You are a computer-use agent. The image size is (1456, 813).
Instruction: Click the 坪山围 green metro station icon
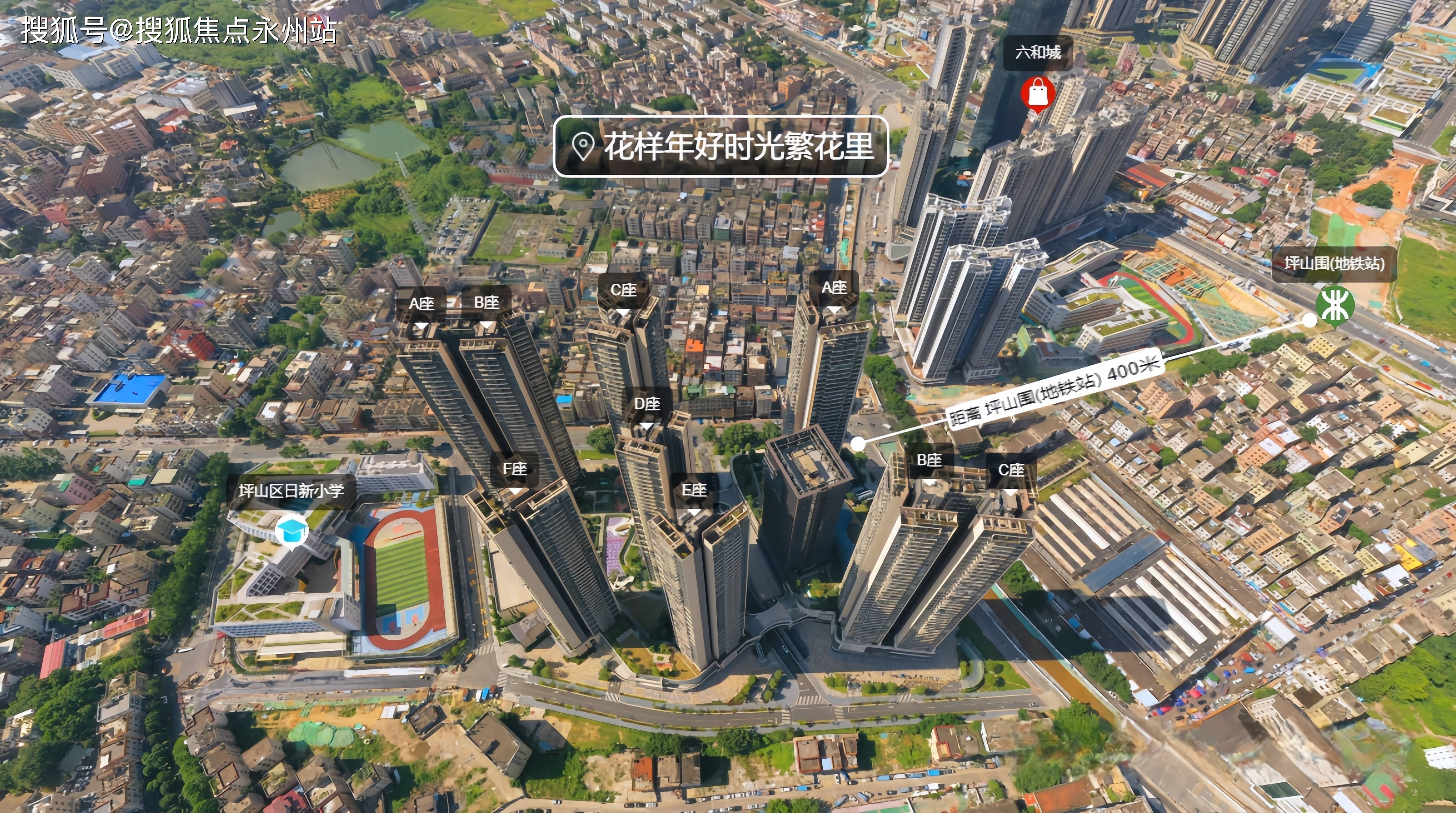click(1334, 305)
